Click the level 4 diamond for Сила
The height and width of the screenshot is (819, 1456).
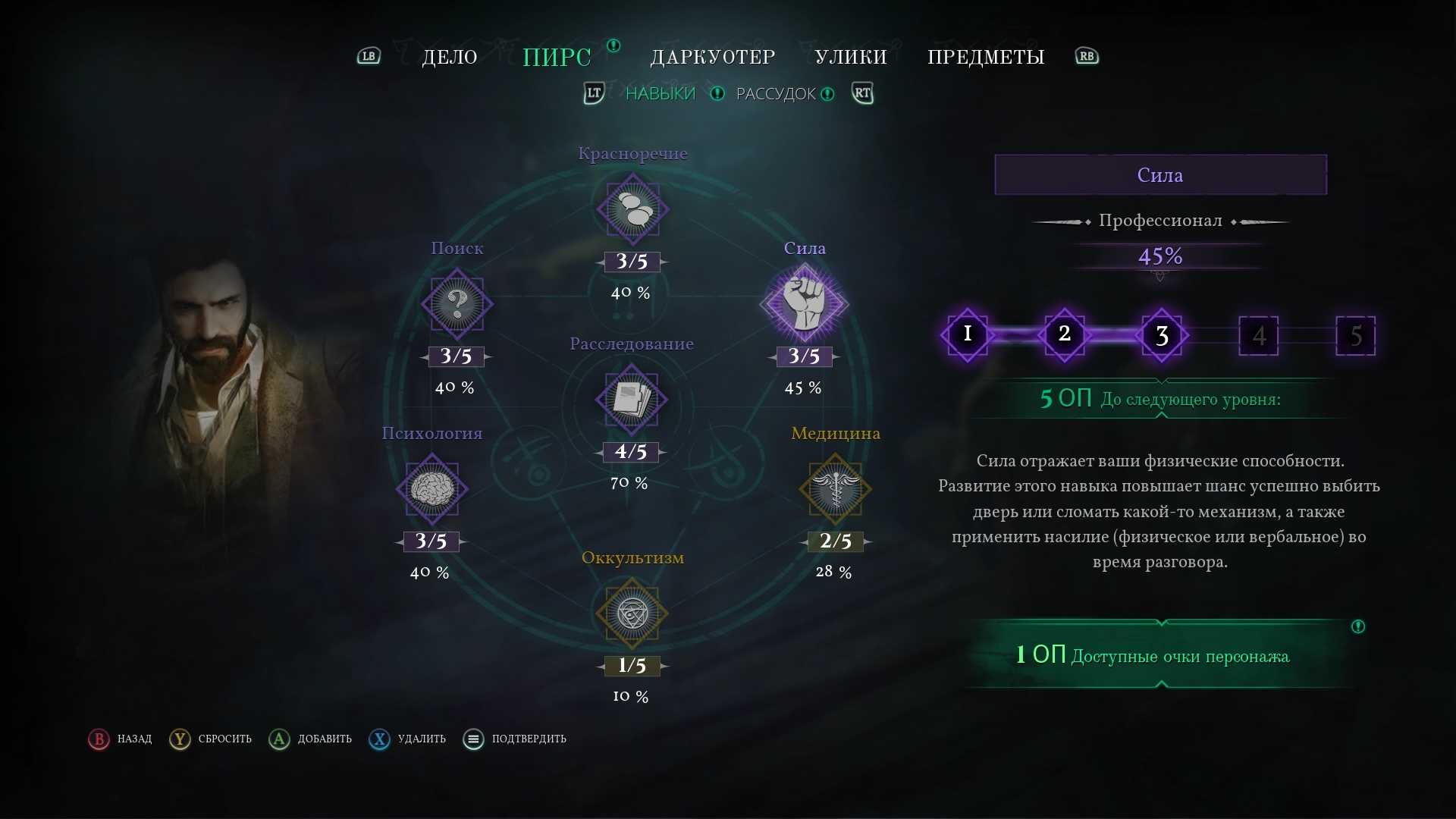click(x=1258, y=335)
